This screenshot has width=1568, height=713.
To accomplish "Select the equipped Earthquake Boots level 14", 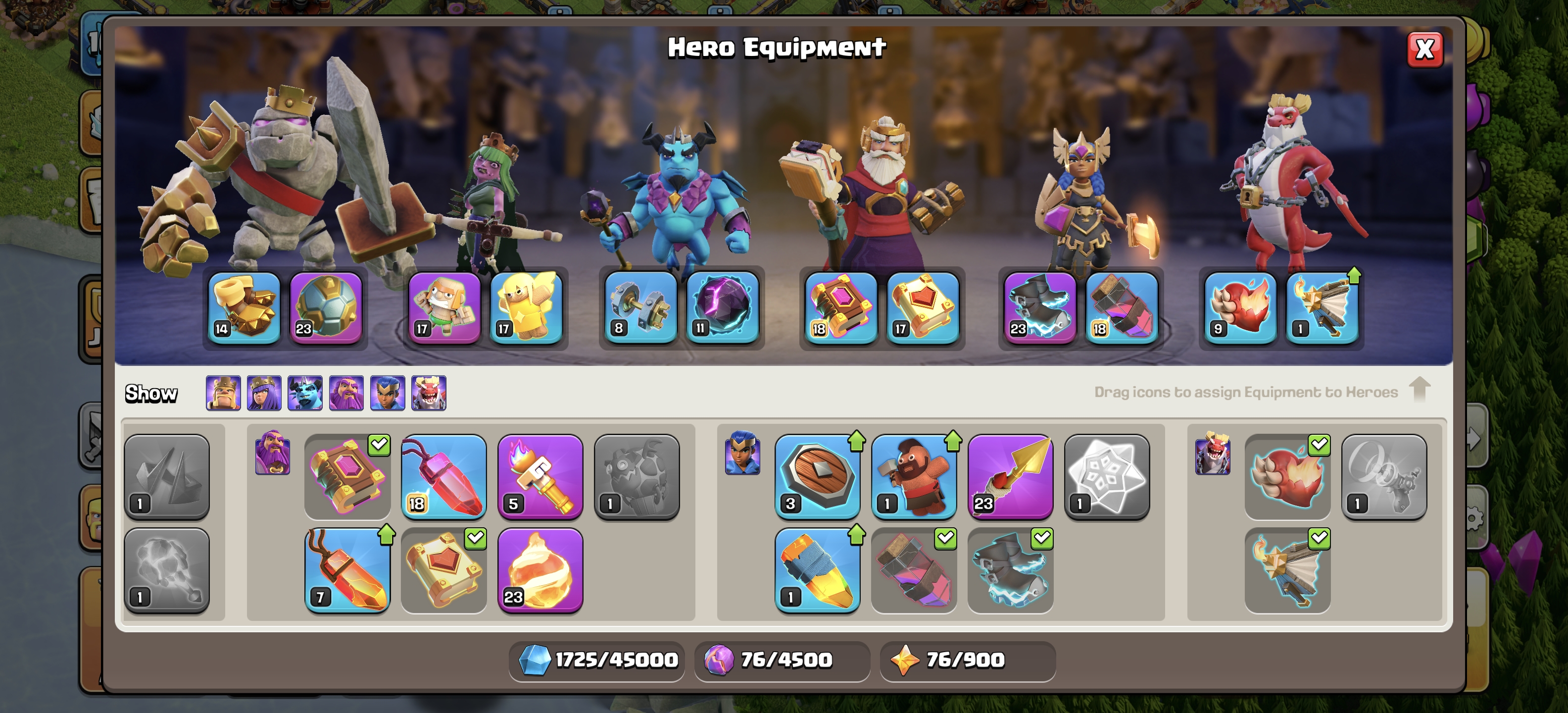I will pyautogui.click(x=244, y=307).
